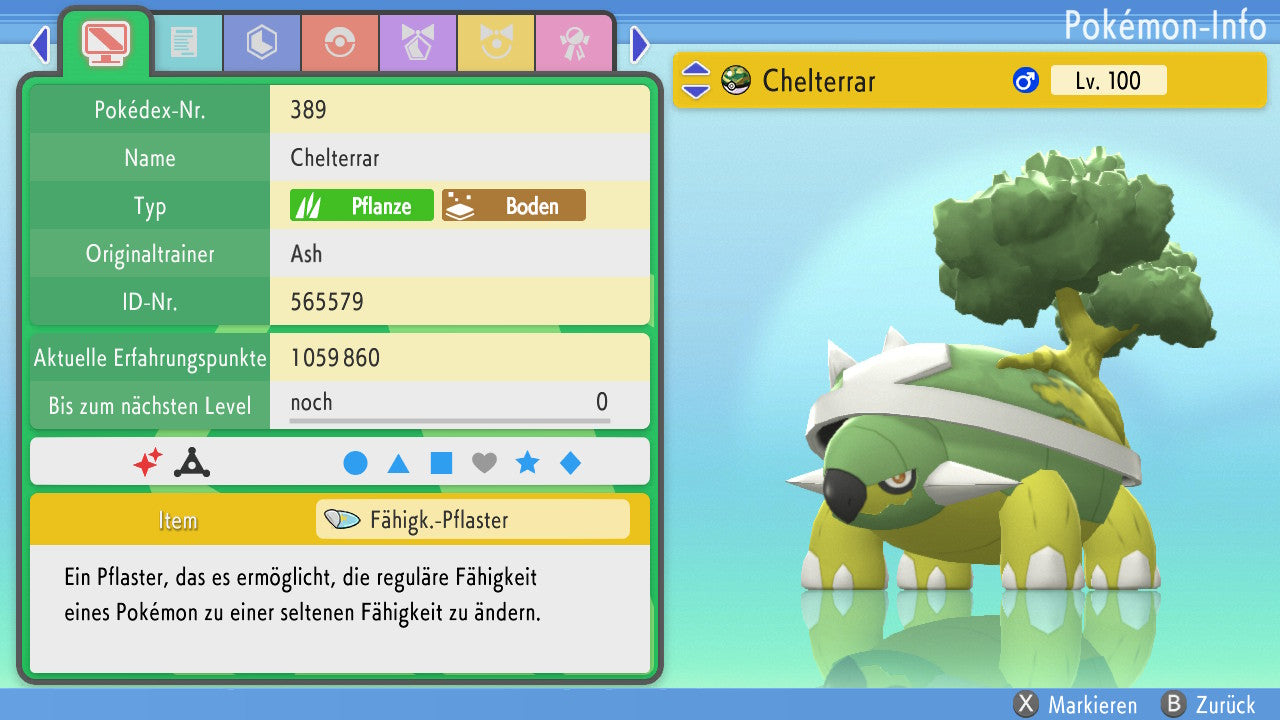
Task: Click the left arrow beside the tabs
Action: click(40, 44)
